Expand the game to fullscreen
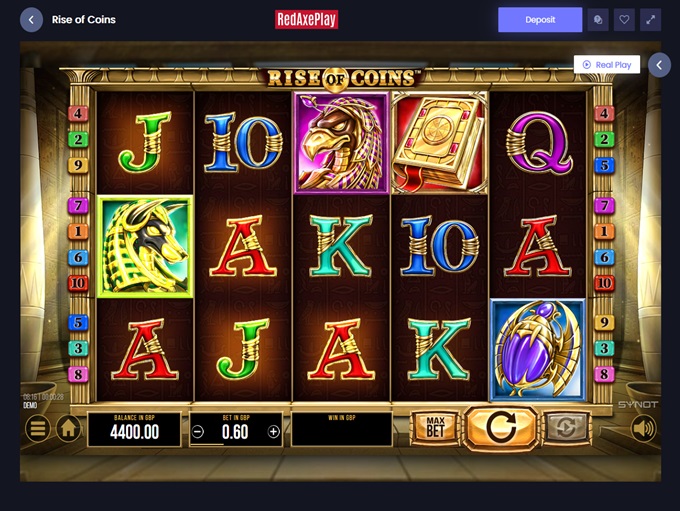The width and height of the screenshot is (680, 511). click(651, 19)
